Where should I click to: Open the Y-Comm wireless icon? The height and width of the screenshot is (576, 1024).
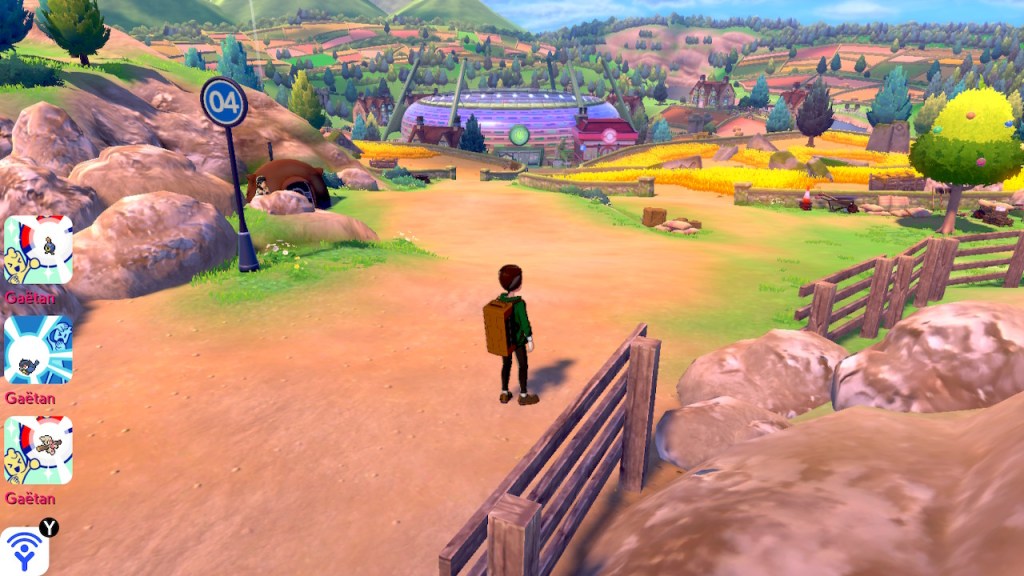pyautogui.click(x=25, y=551)
